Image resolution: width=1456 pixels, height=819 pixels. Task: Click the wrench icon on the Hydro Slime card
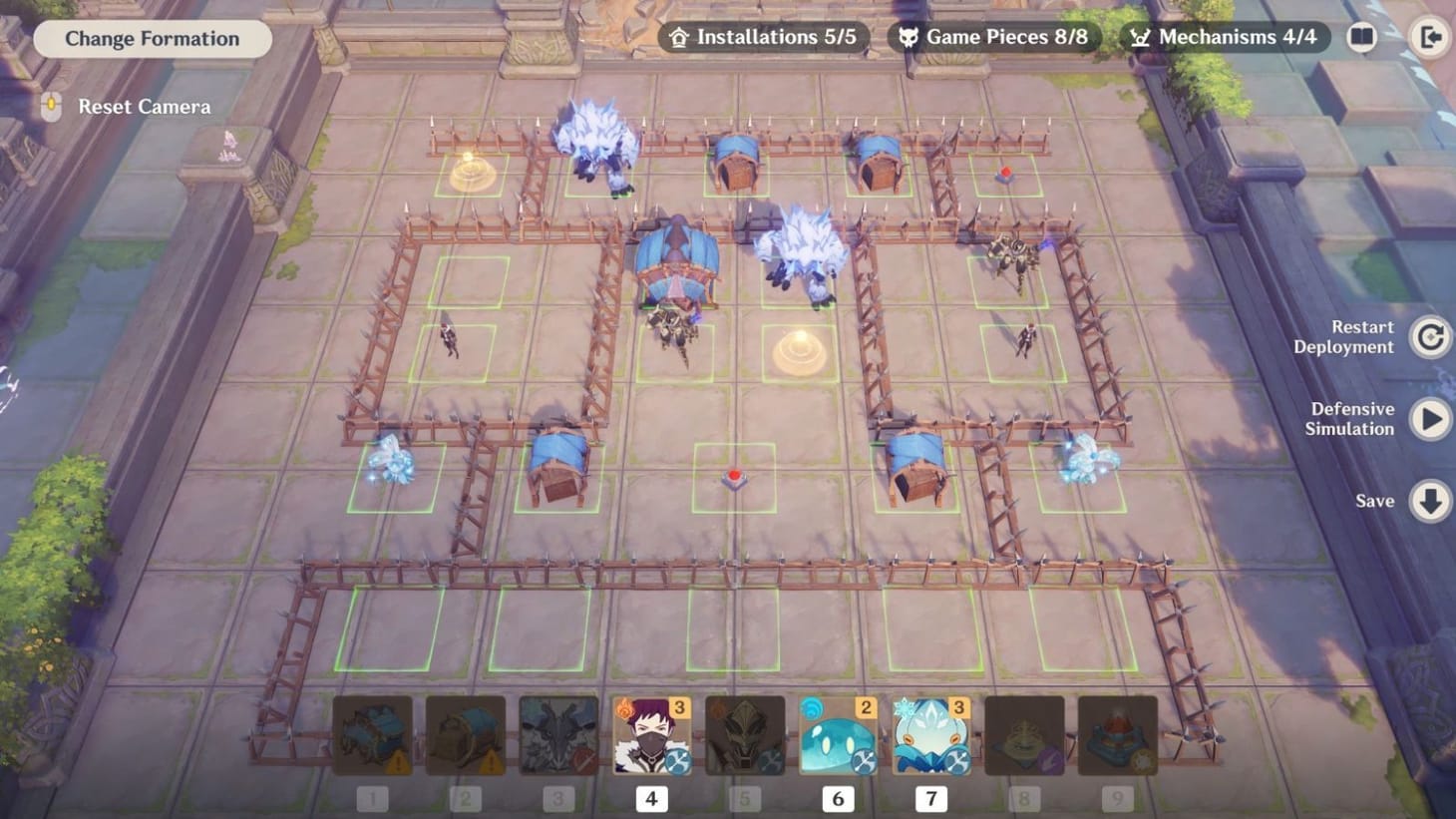pos(863,761)
